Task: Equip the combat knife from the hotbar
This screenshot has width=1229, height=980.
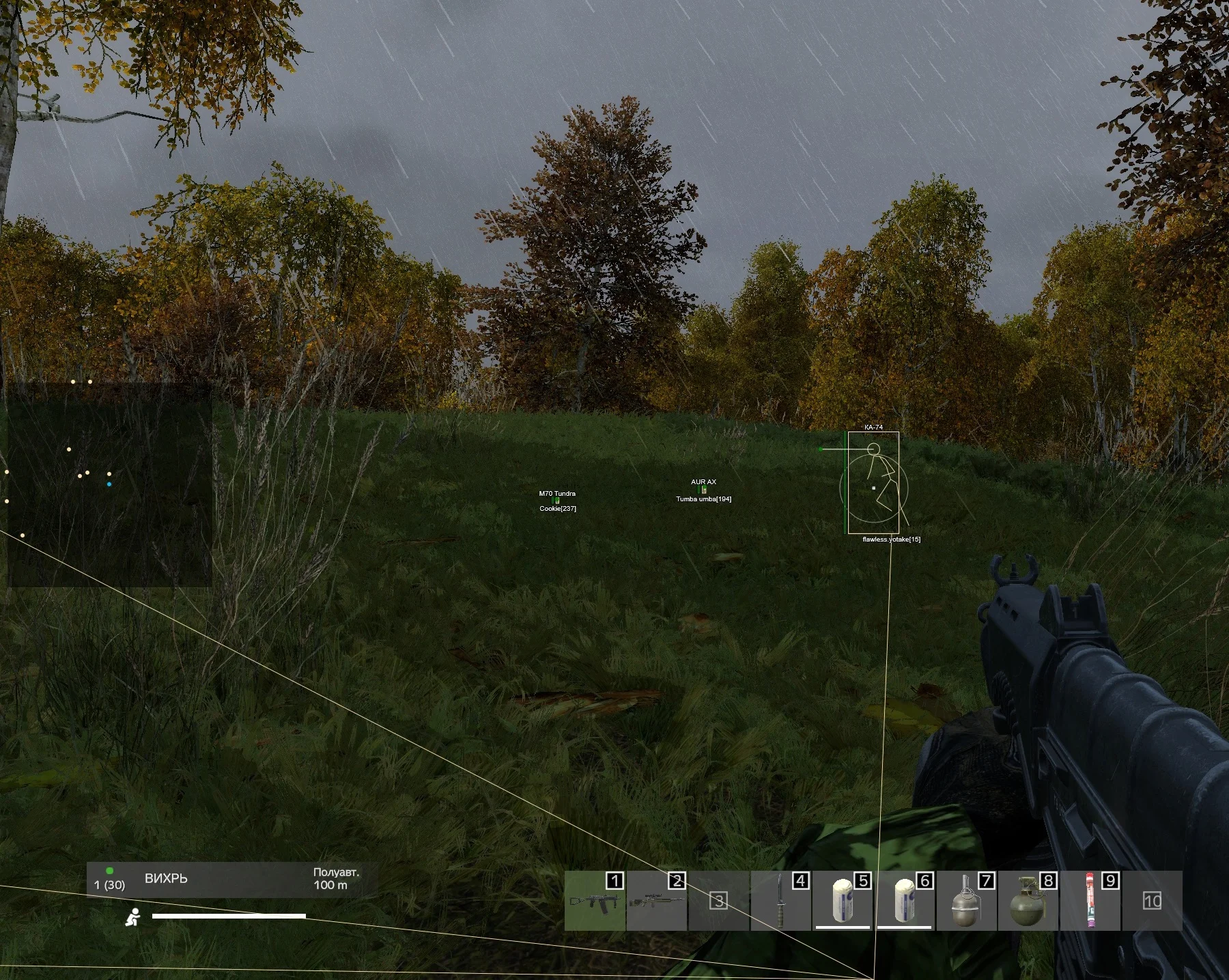Action: 780,901
